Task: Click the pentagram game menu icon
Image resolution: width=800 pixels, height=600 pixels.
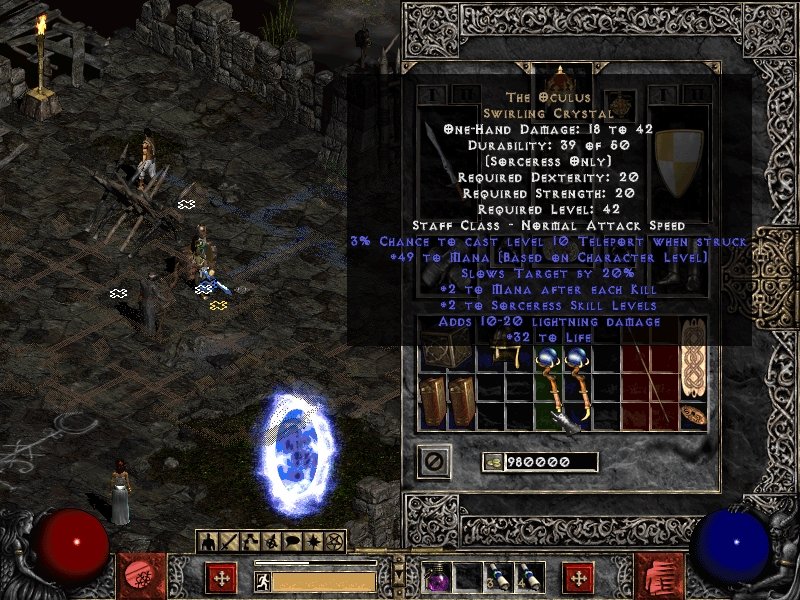Action: click(335, 541)
